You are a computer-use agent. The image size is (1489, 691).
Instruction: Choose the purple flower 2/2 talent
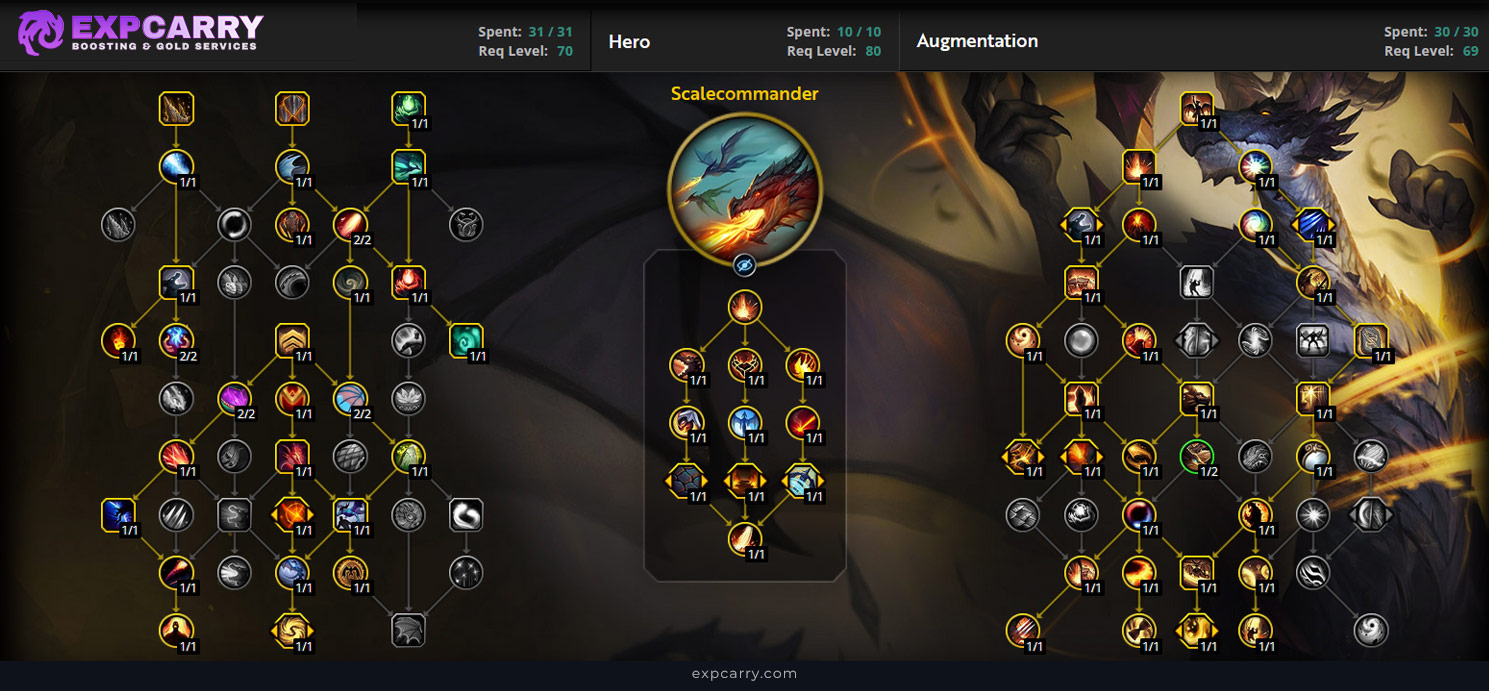(234, 399)
